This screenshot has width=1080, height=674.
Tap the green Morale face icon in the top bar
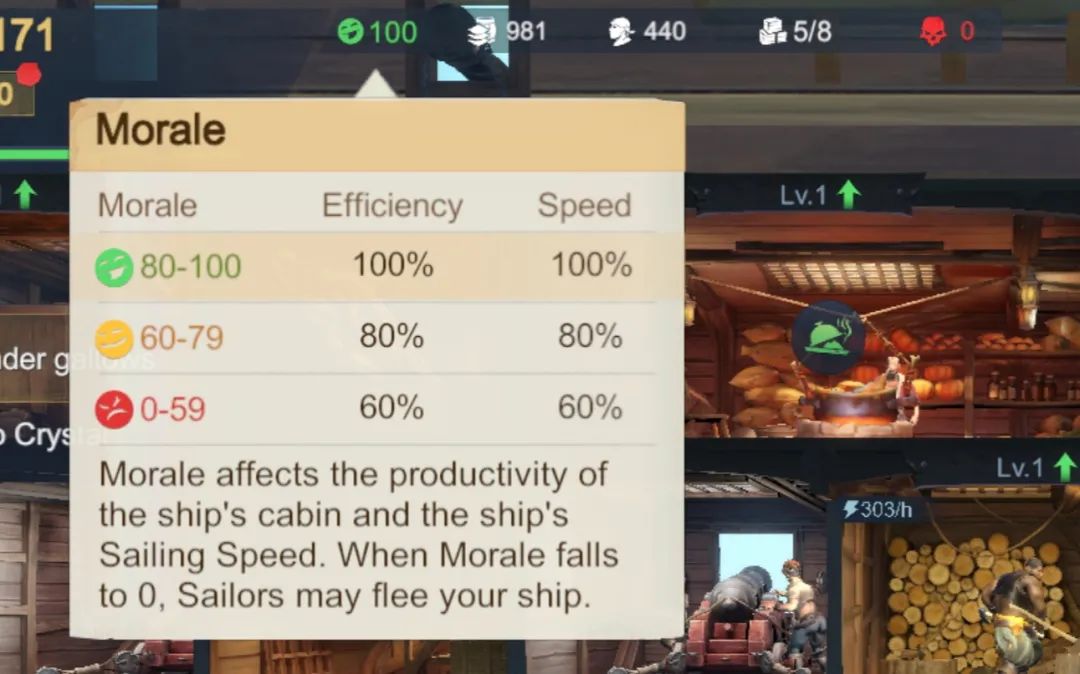[351, 32]
